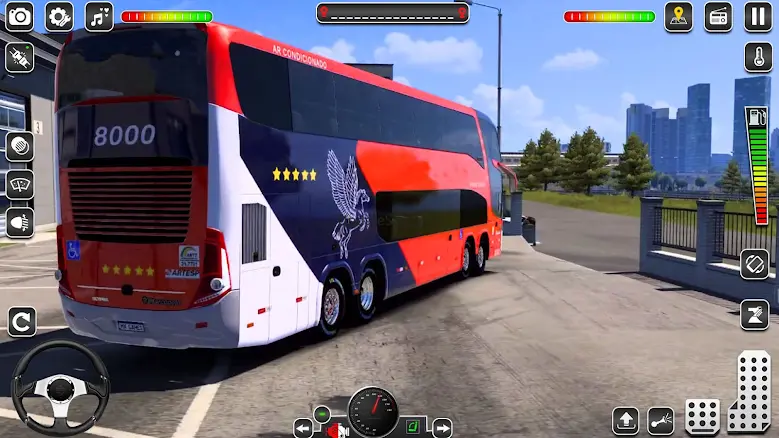
Task: Toggle the music notes button
Action: click(99, 16)
